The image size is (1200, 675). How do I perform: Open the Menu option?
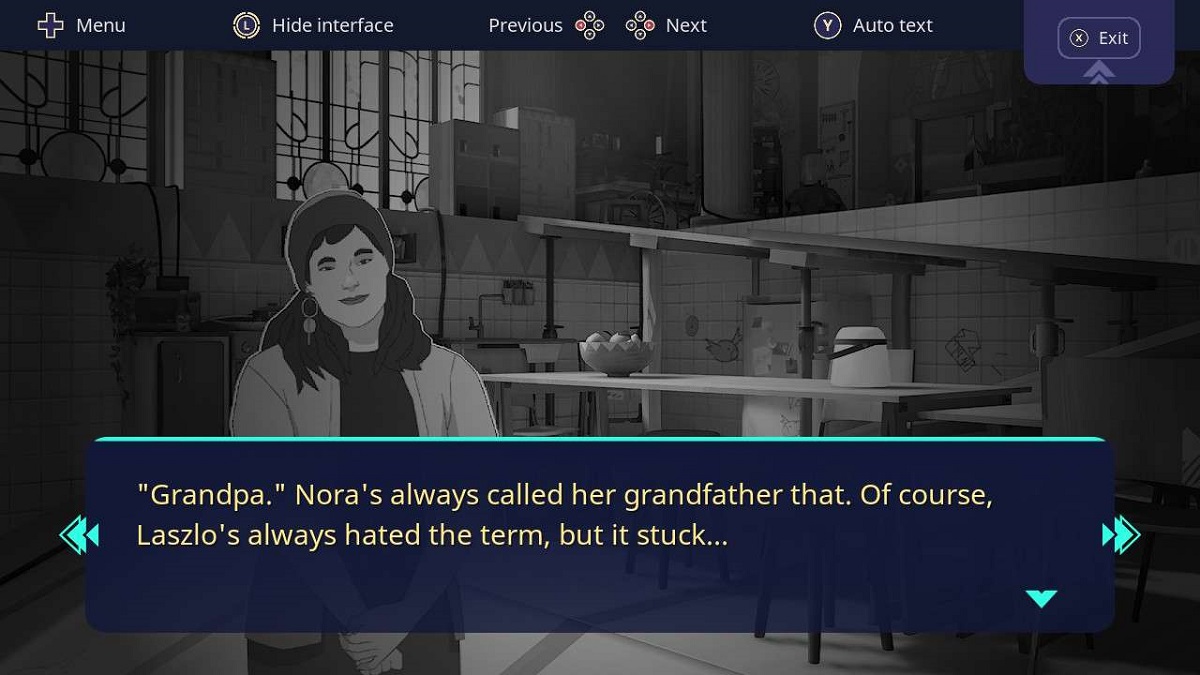point(81,25)
